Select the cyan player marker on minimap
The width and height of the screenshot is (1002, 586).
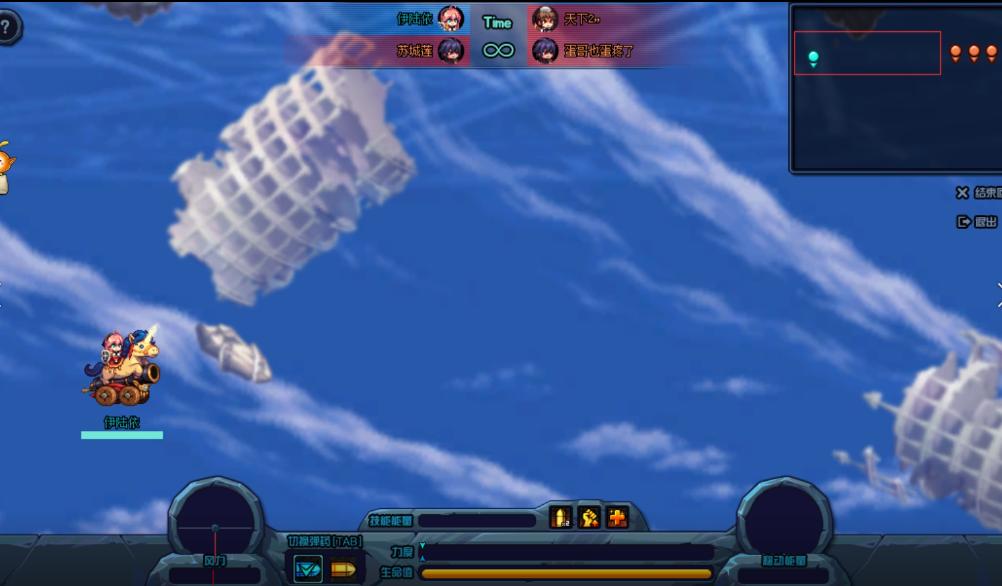[x=813, y=58]
